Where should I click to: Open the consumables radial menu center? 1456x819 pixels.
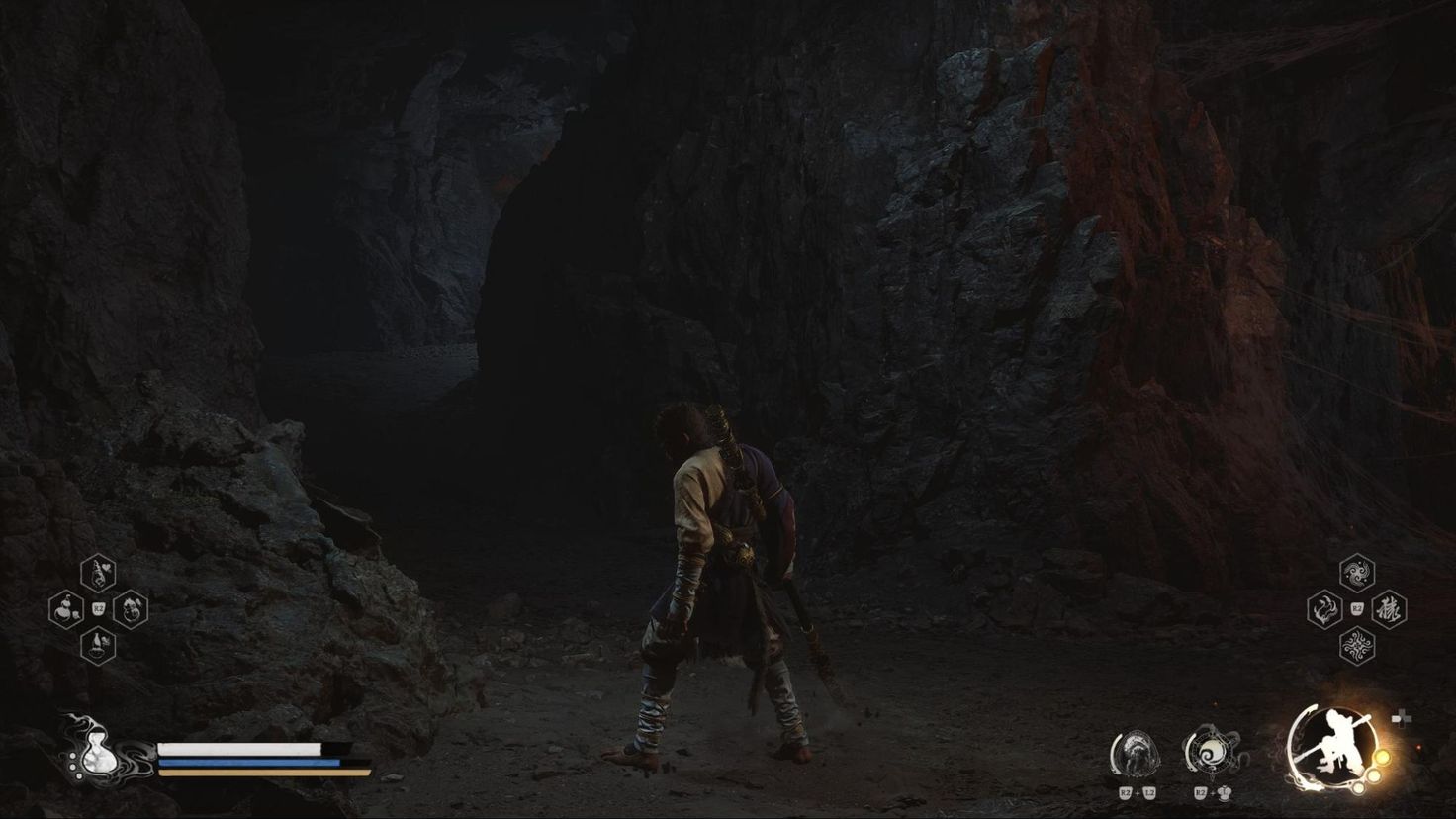[98, 608]
